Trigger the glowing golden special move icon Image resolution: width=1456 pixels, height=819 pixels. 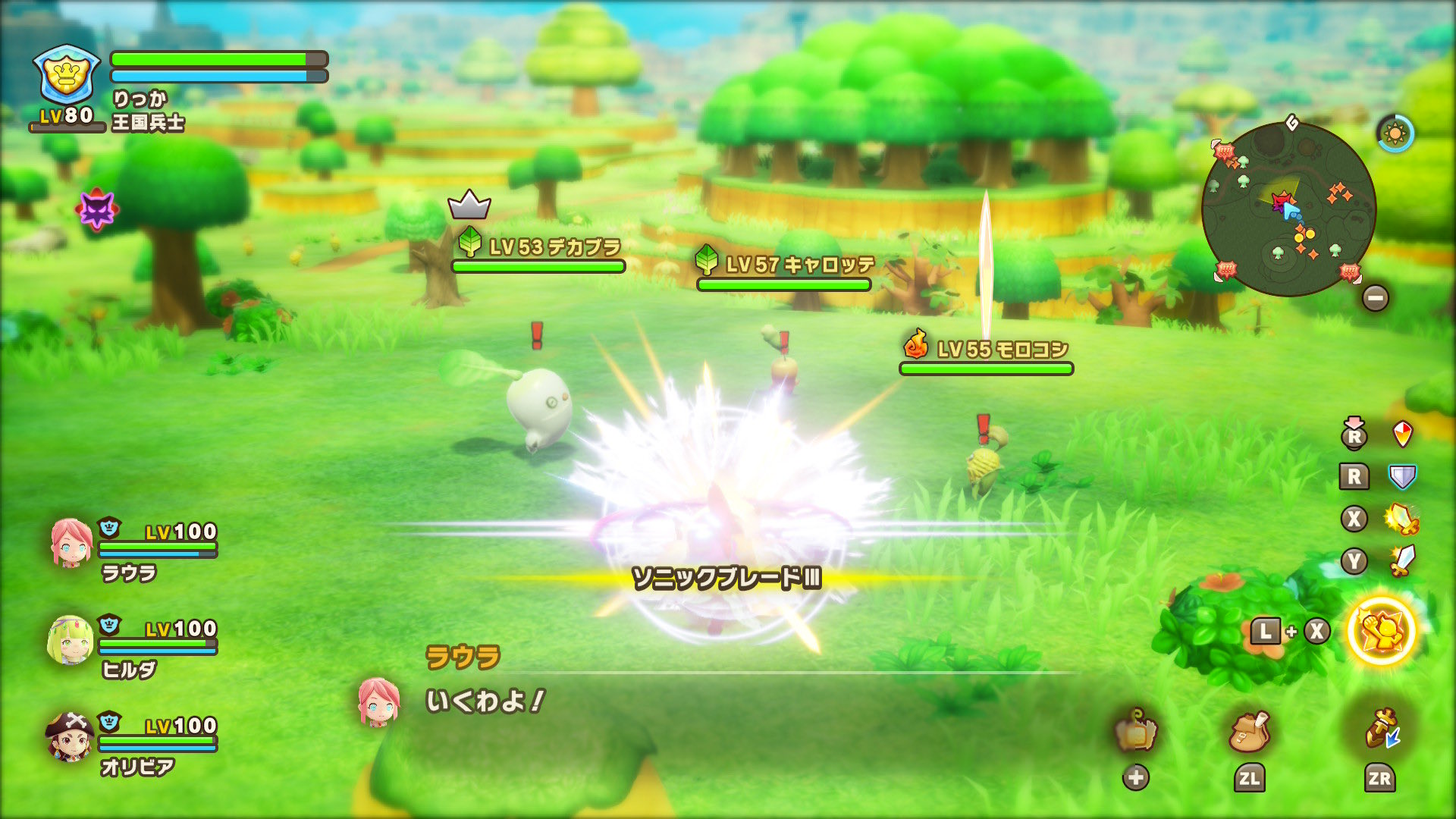pos(1381,631)
